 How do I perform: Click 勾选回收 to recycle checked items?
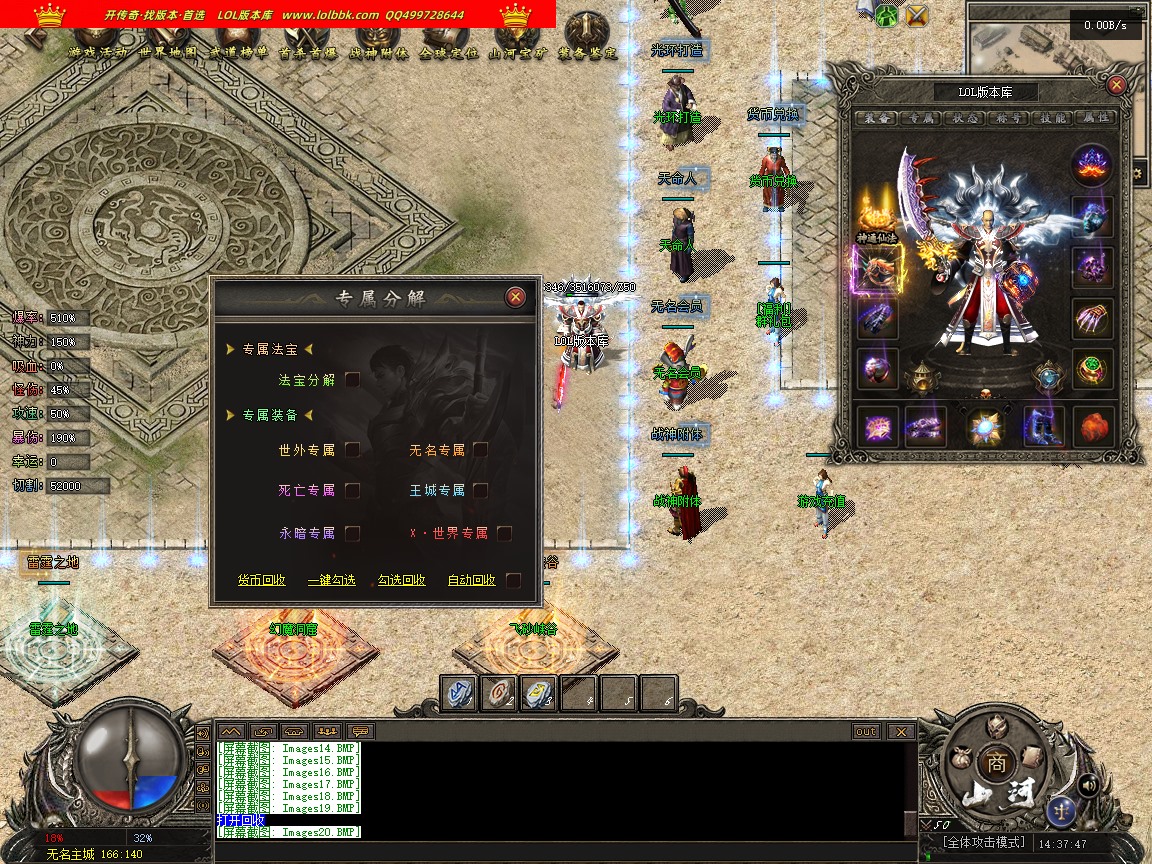[402, 580]
